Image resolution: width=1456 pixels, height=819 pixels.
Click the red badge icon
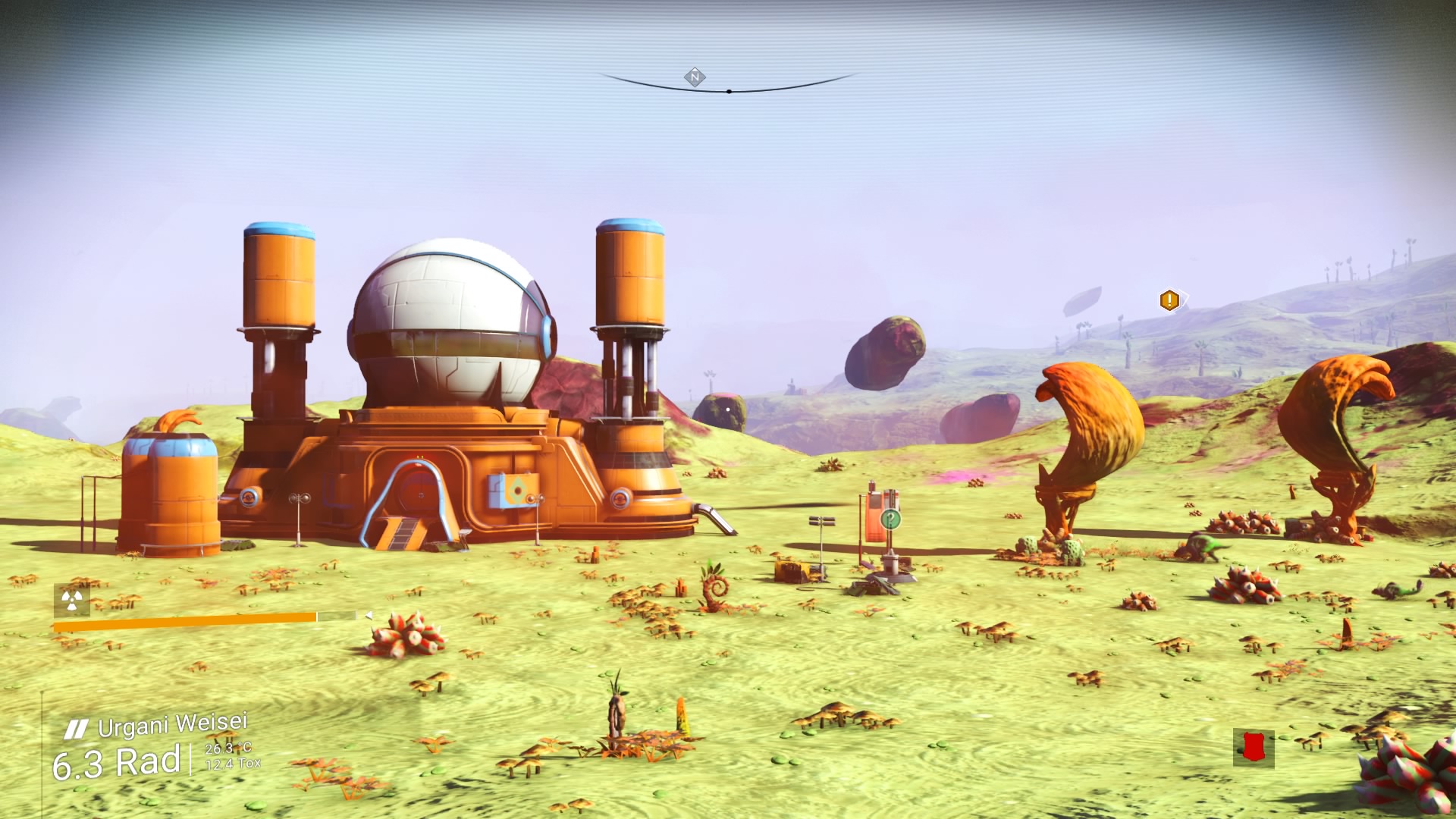[1254, 748]
